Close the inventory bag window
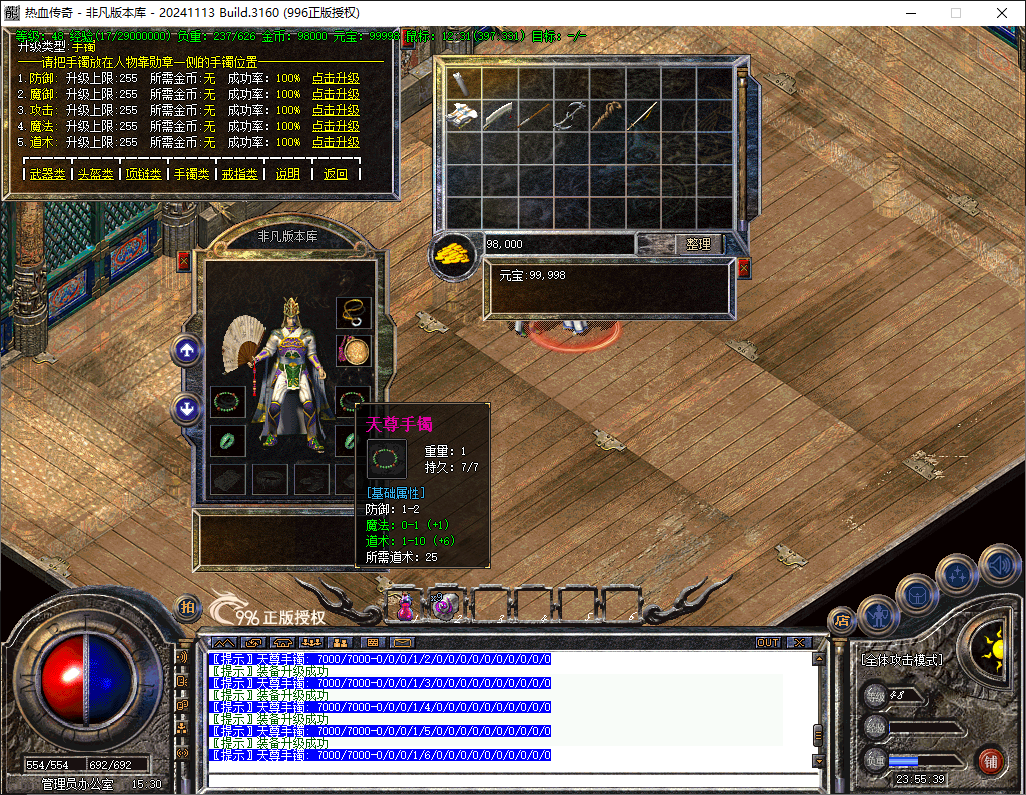Image resolution: width=1026 pixels, height=795 pixels. pyautogui.click(x=743, y=268)
